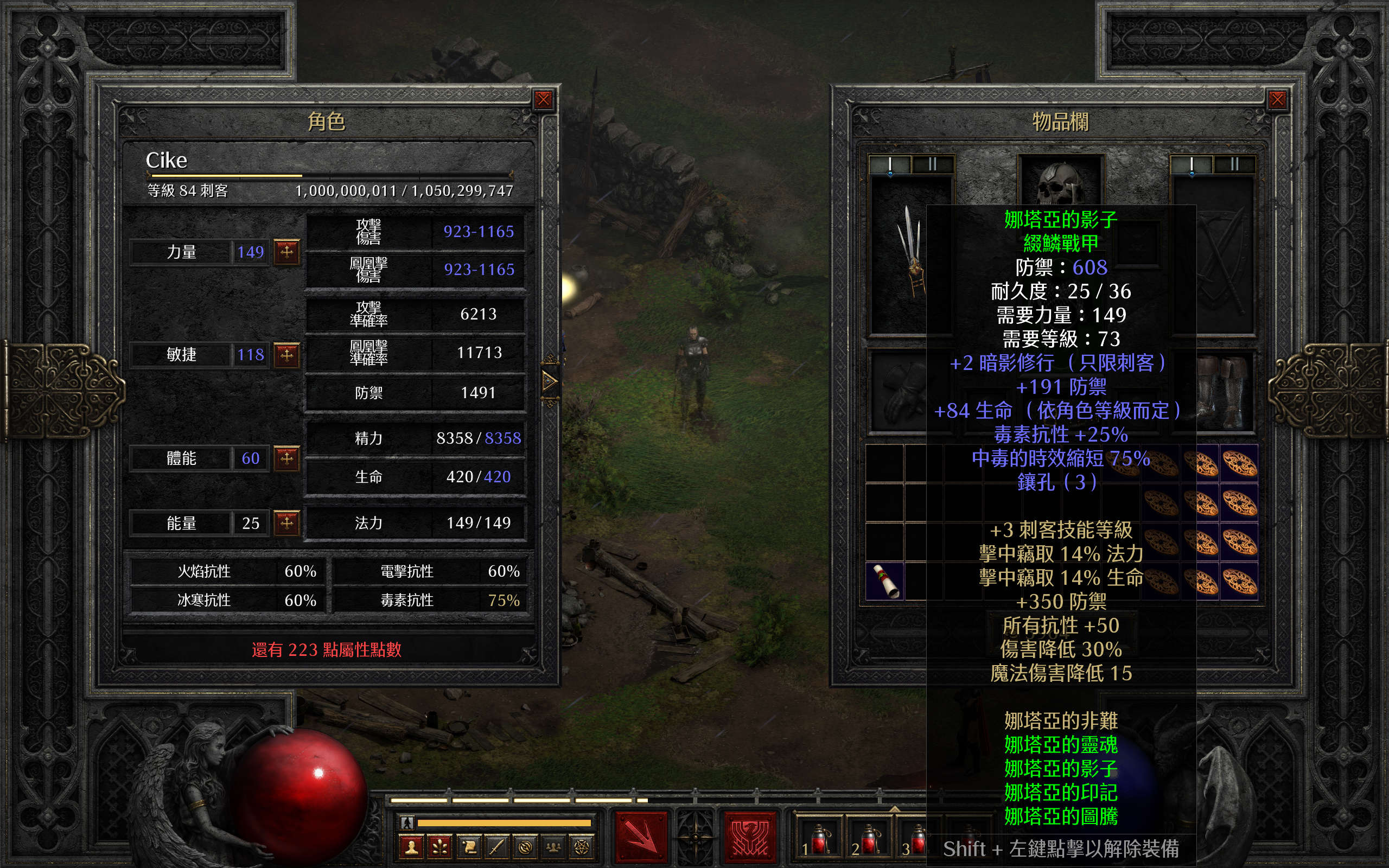Add a point to 敏捷 dexterity

coord(286,354)
